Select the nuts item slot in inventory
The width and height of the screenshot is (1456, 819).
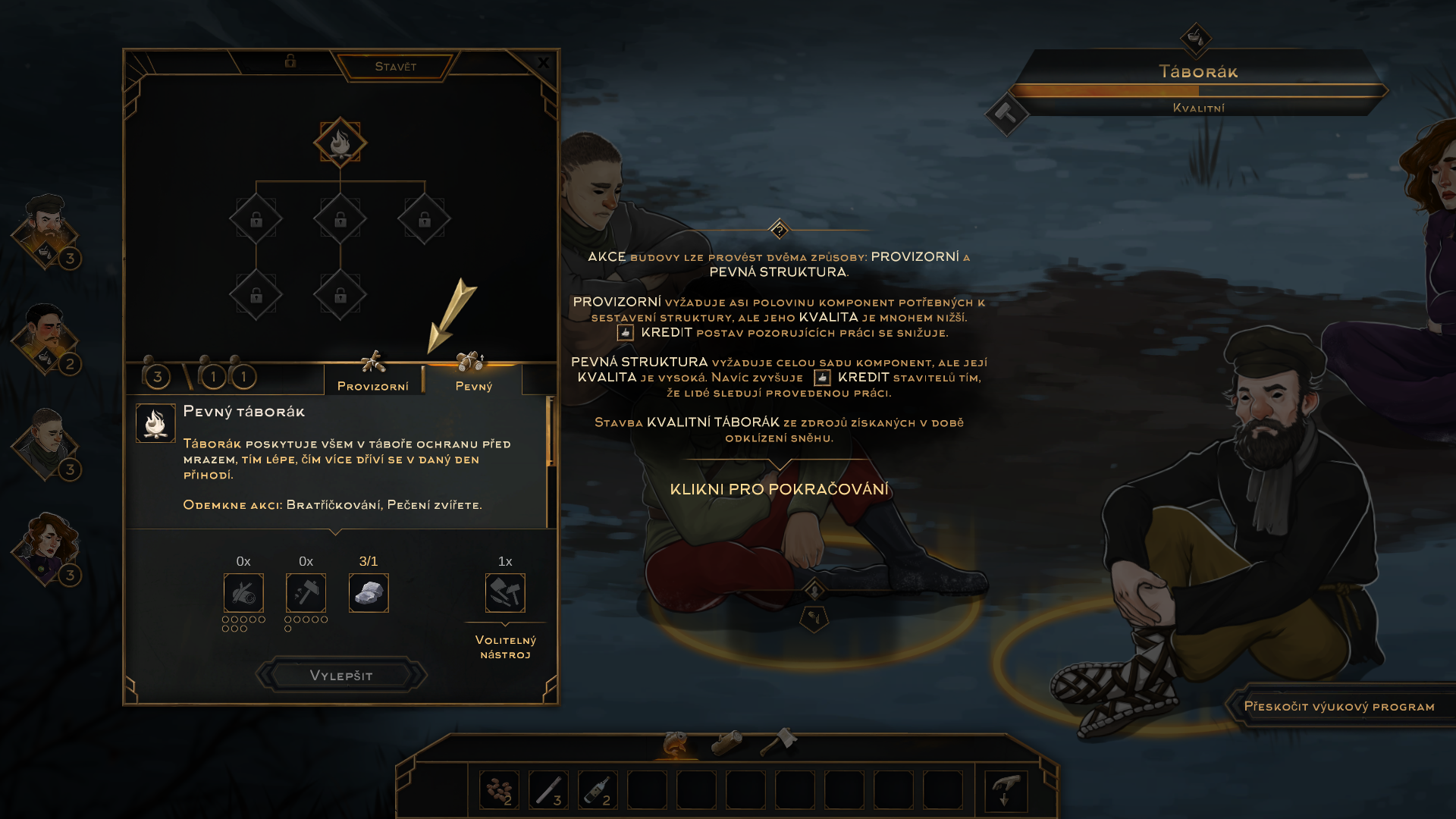(499, 790)
